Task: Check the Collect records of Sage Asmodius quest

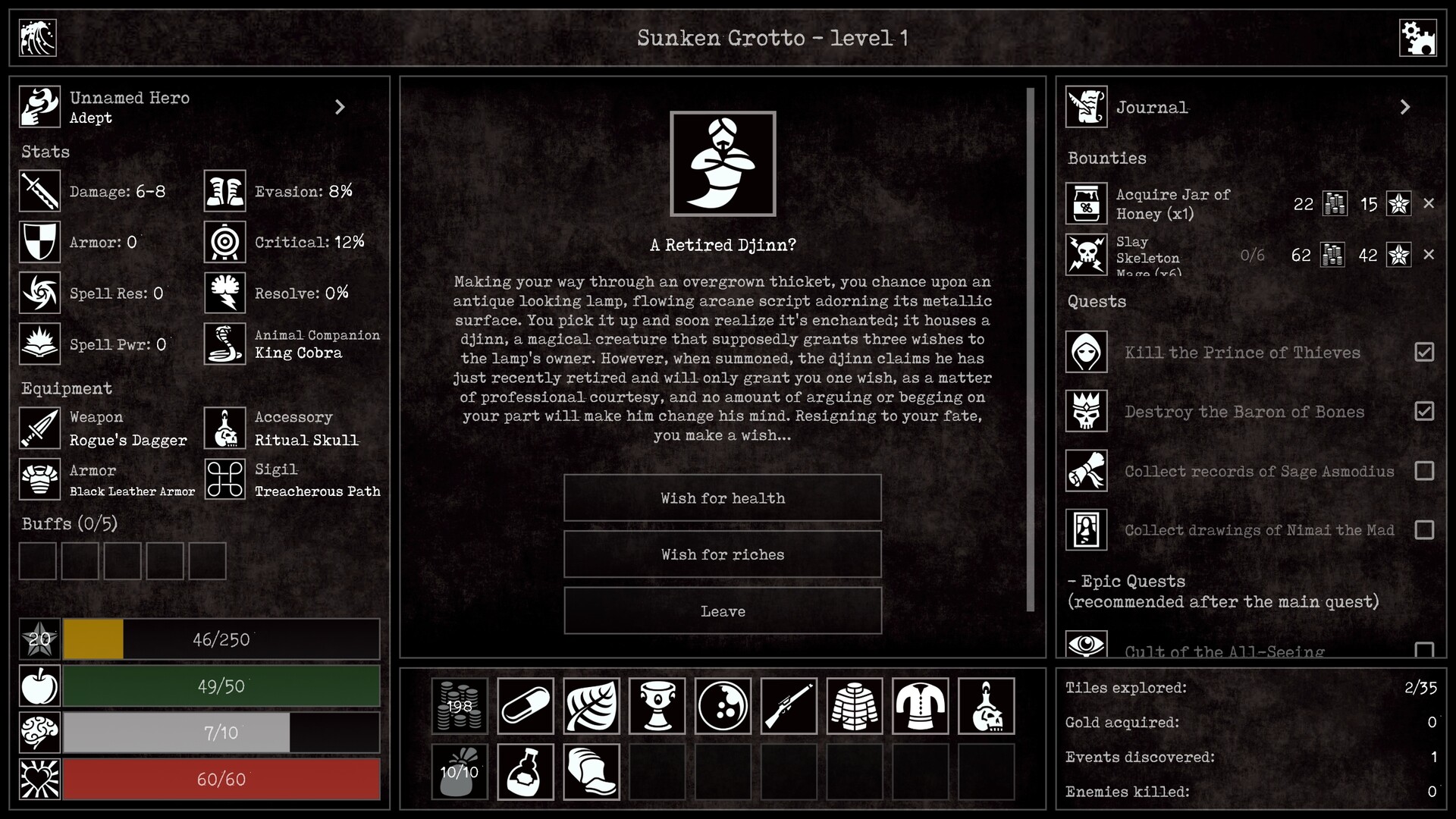Action: (x=1426, y=471)
